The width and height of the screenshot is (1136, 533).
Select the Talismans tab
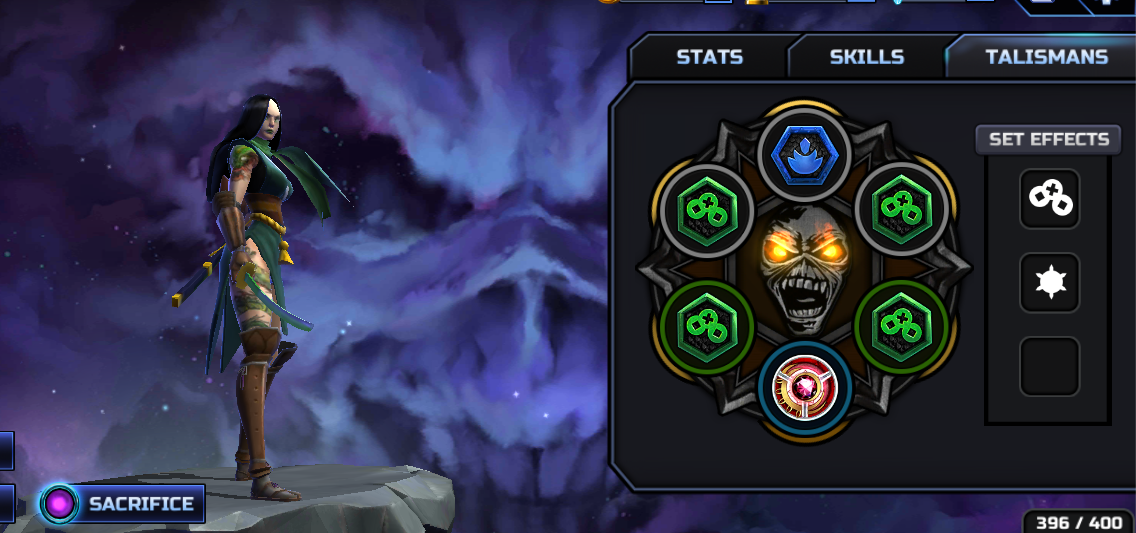point(1046,57)
